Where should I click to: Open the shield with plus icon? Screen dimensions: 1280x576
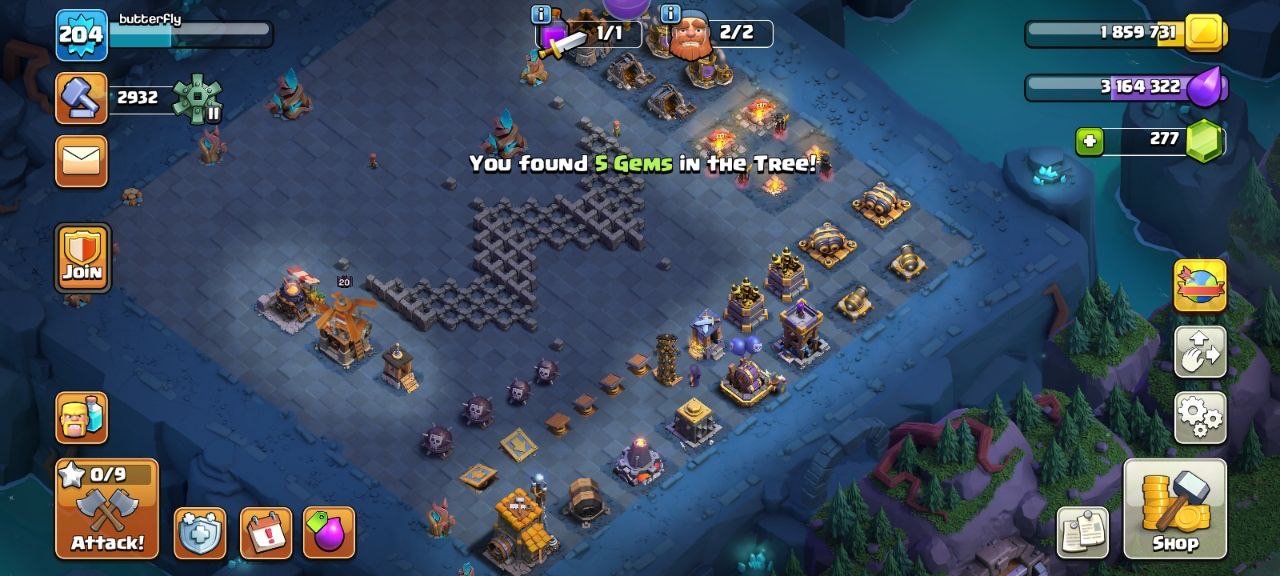pos(199,532)
